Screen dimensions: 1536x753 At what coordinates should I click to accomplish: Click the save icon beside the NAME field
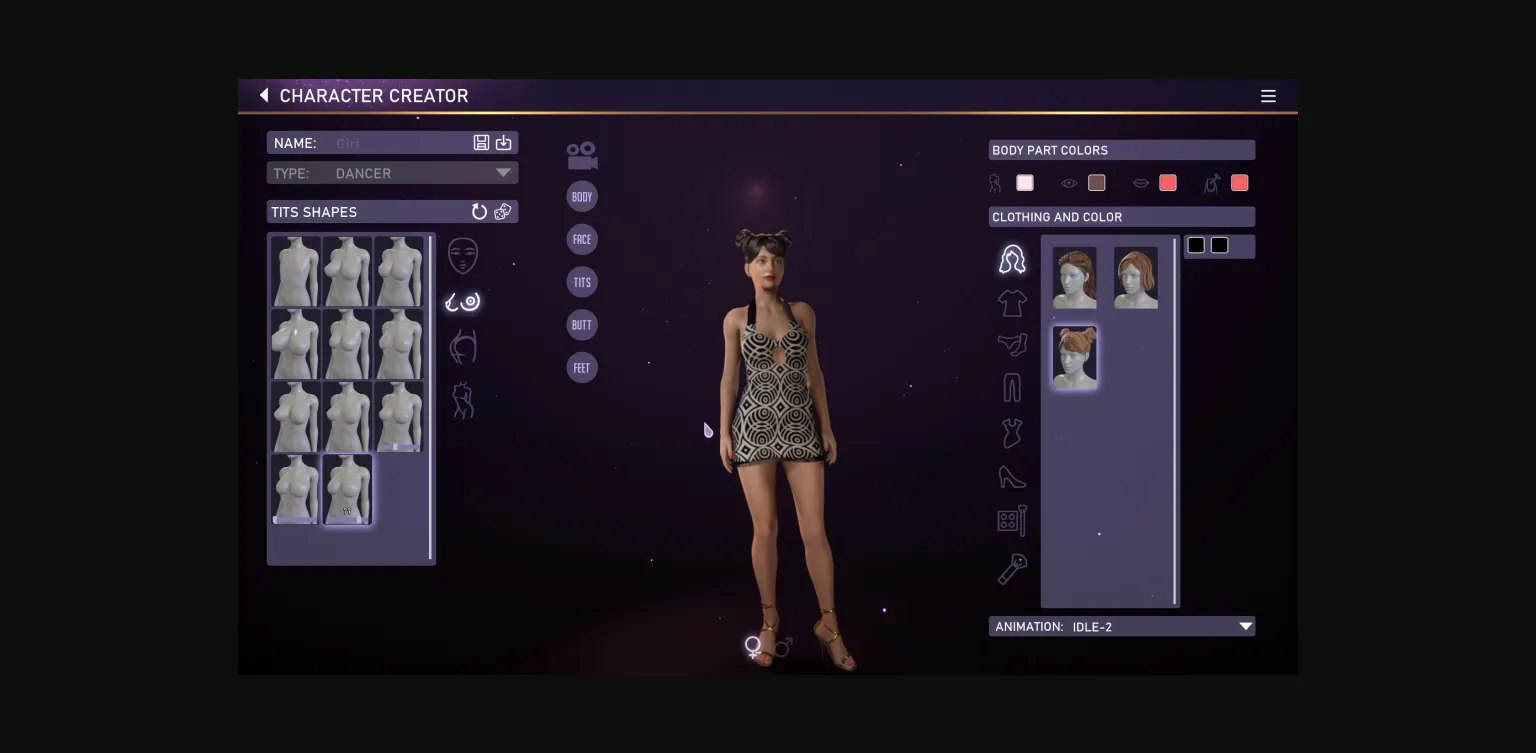[481, 142]
